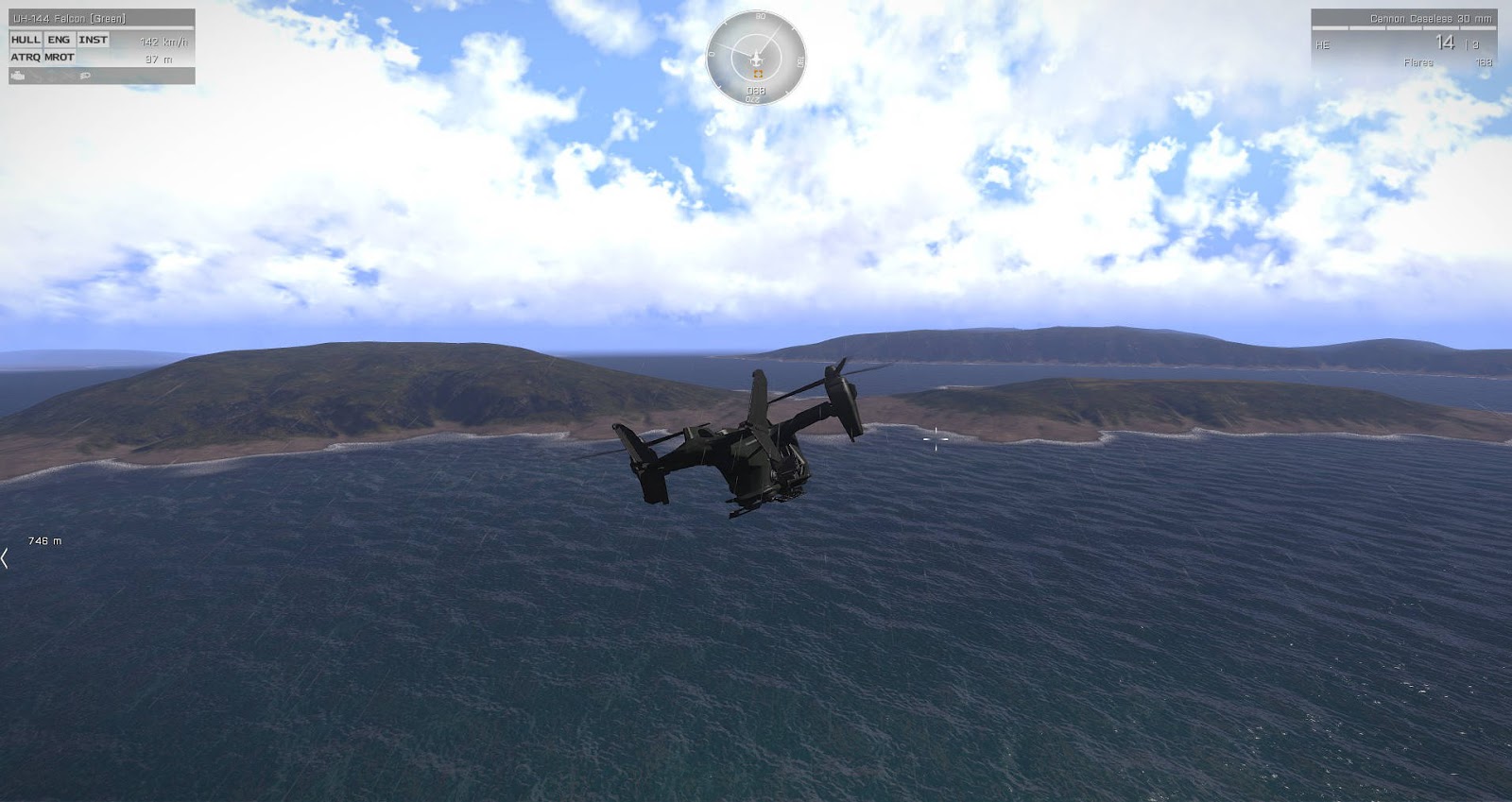
Task: Click the MROT main rotor indicator
Action: click(x=59, y=59)
